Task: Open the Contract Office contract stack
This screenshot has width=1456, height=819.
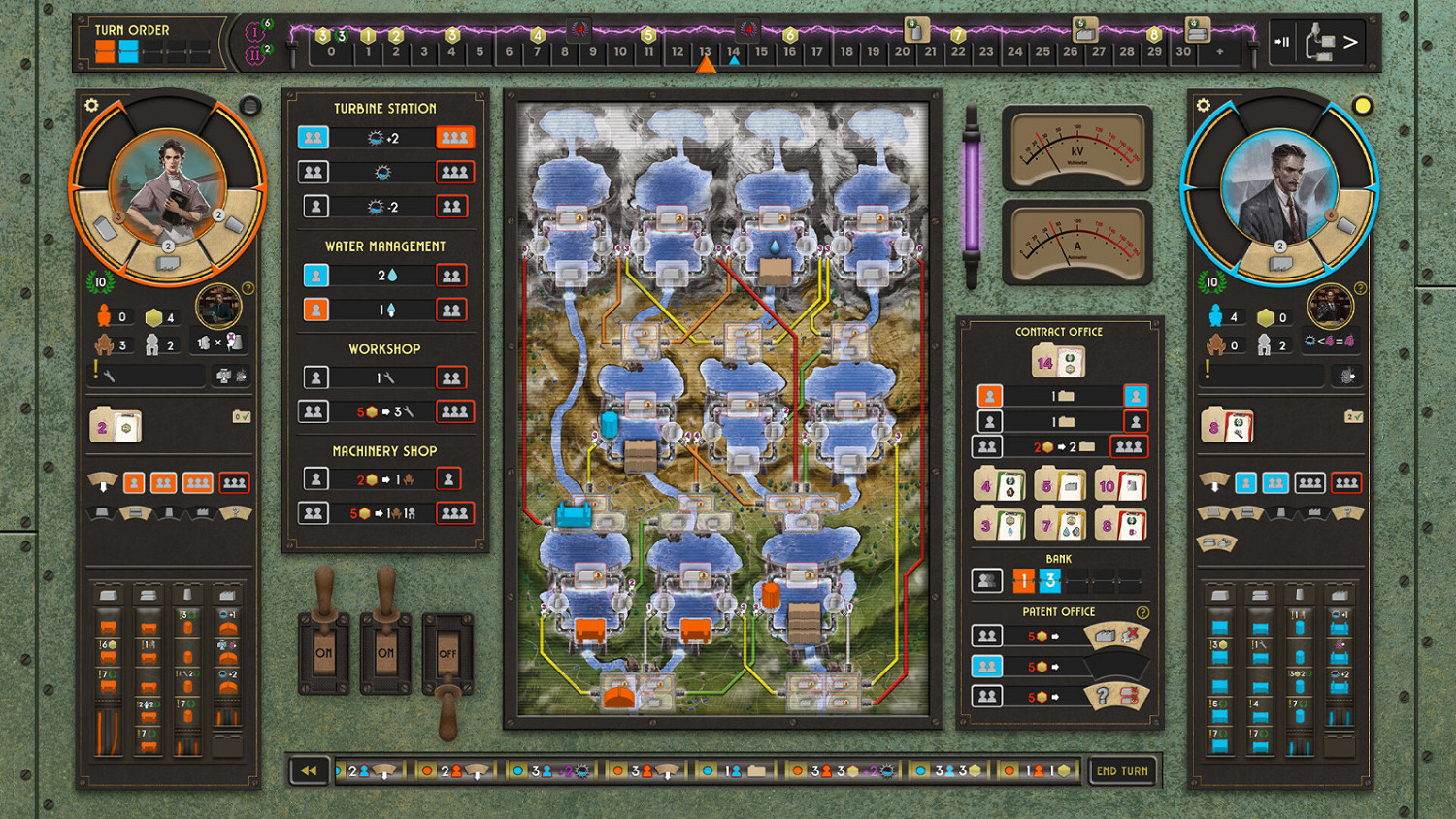Action: point(1058,361)
